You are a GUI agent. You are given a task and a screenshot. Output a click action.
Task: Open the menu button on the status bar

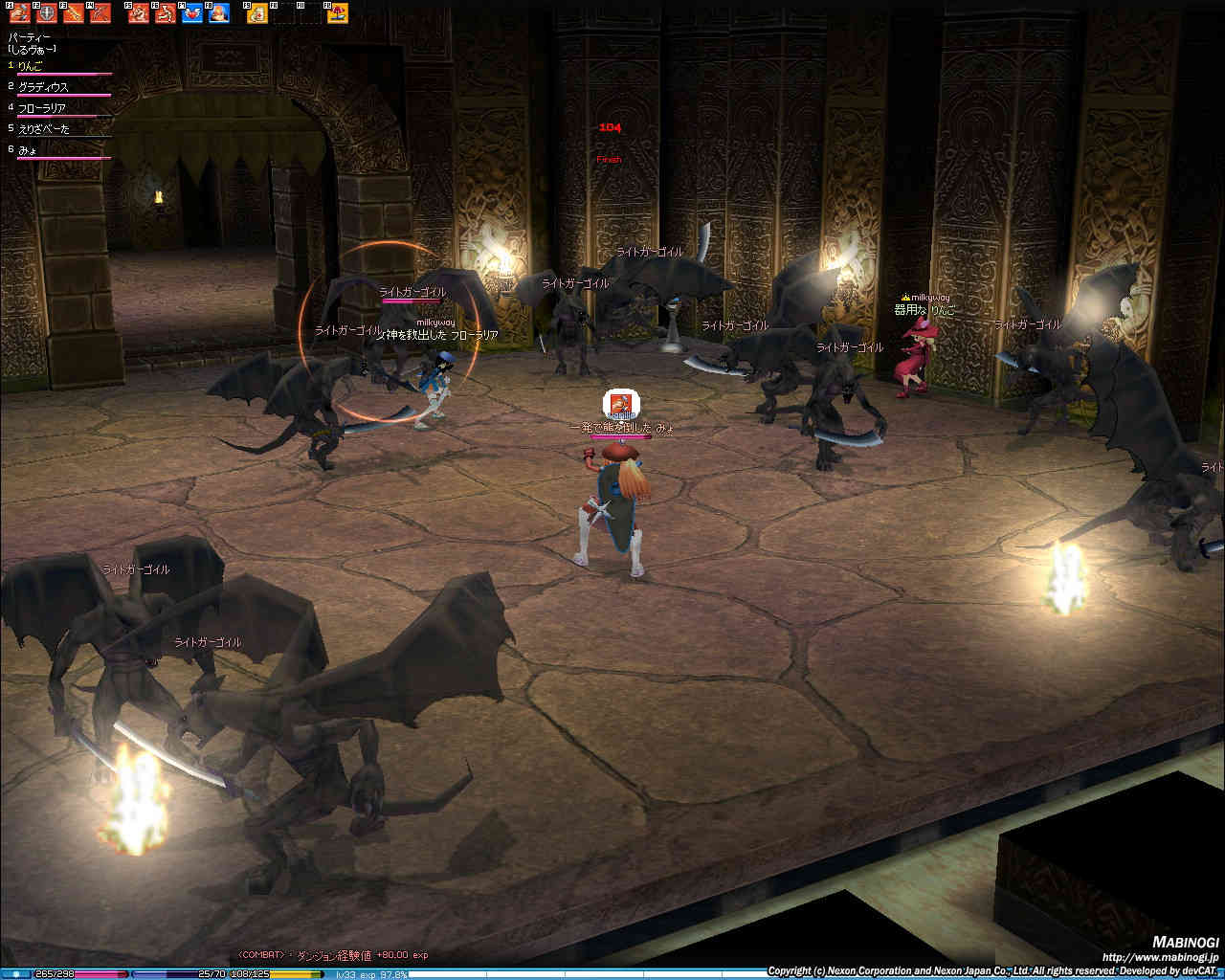pyautogui.click(x=16, y=973)
